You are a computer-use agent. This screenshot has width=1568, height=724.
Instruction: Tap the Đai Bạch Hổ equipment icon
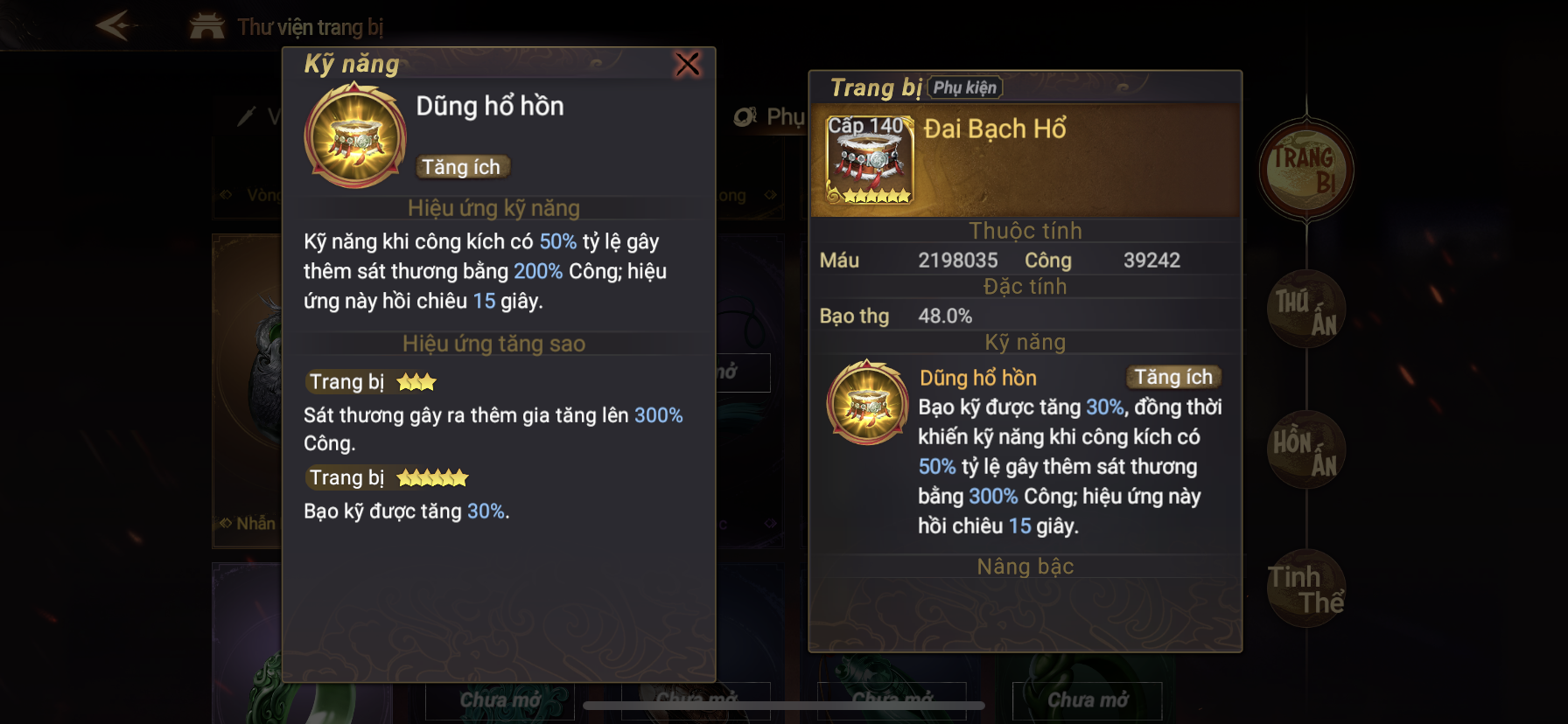870,160
